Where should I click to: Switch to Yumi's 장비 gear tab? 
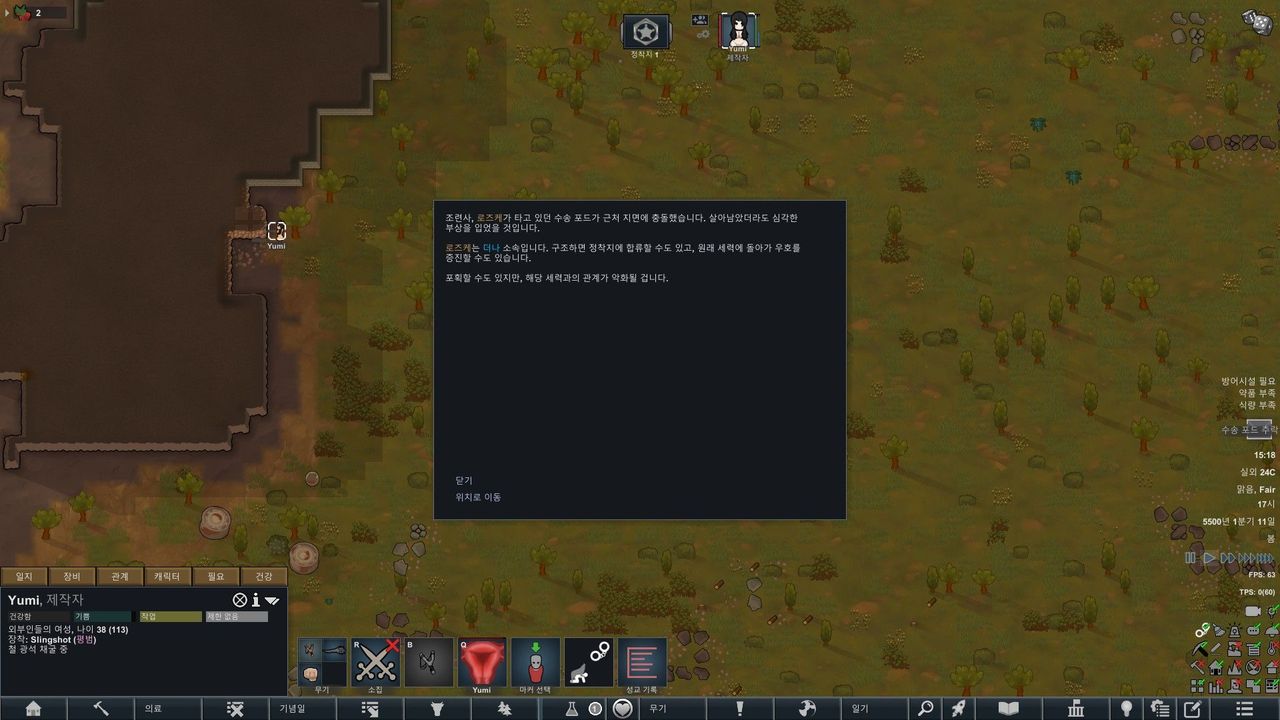click(x=72, y=576)
